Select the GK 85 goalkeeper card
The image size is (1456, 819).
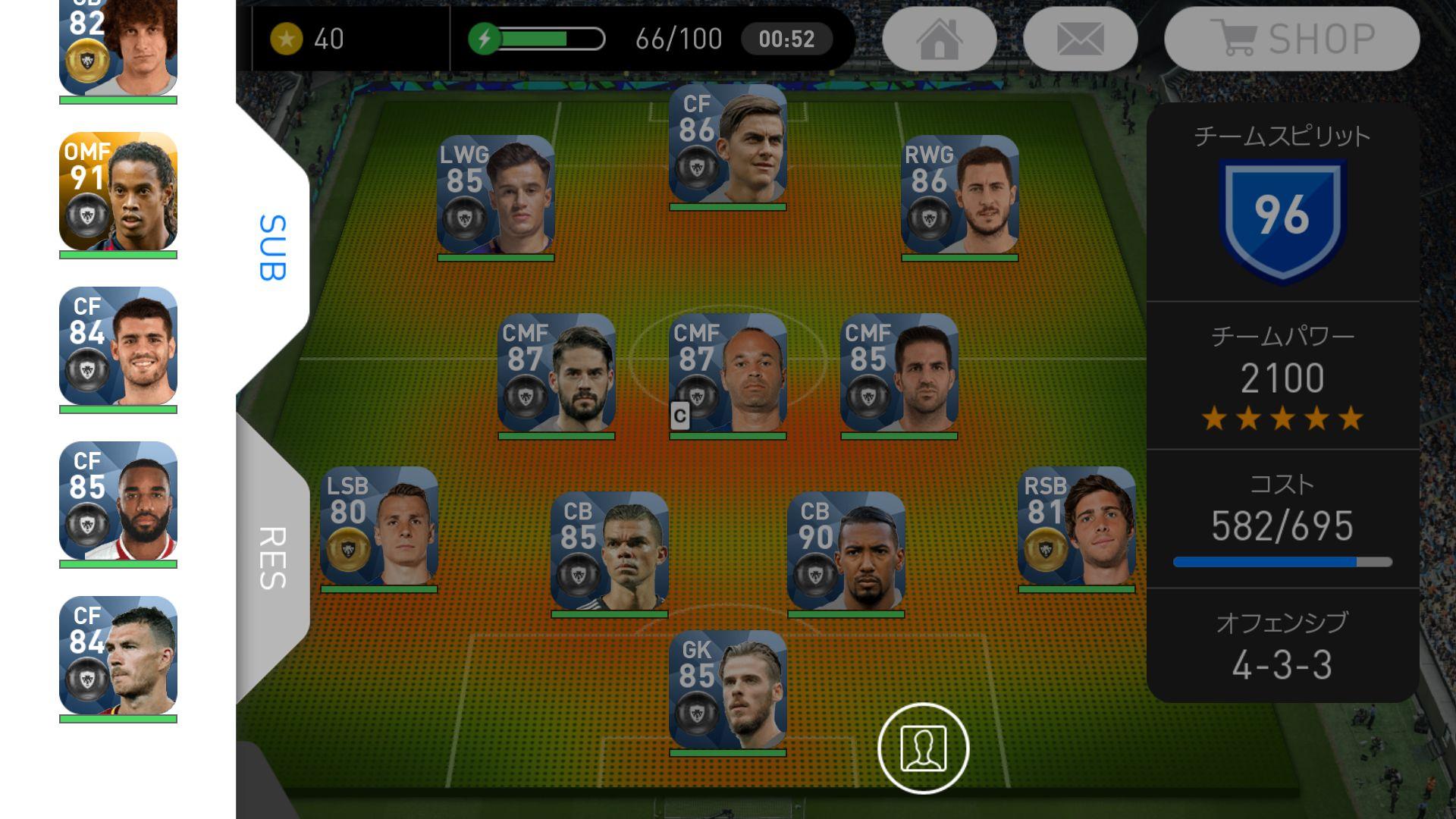(x=728, y=690)
